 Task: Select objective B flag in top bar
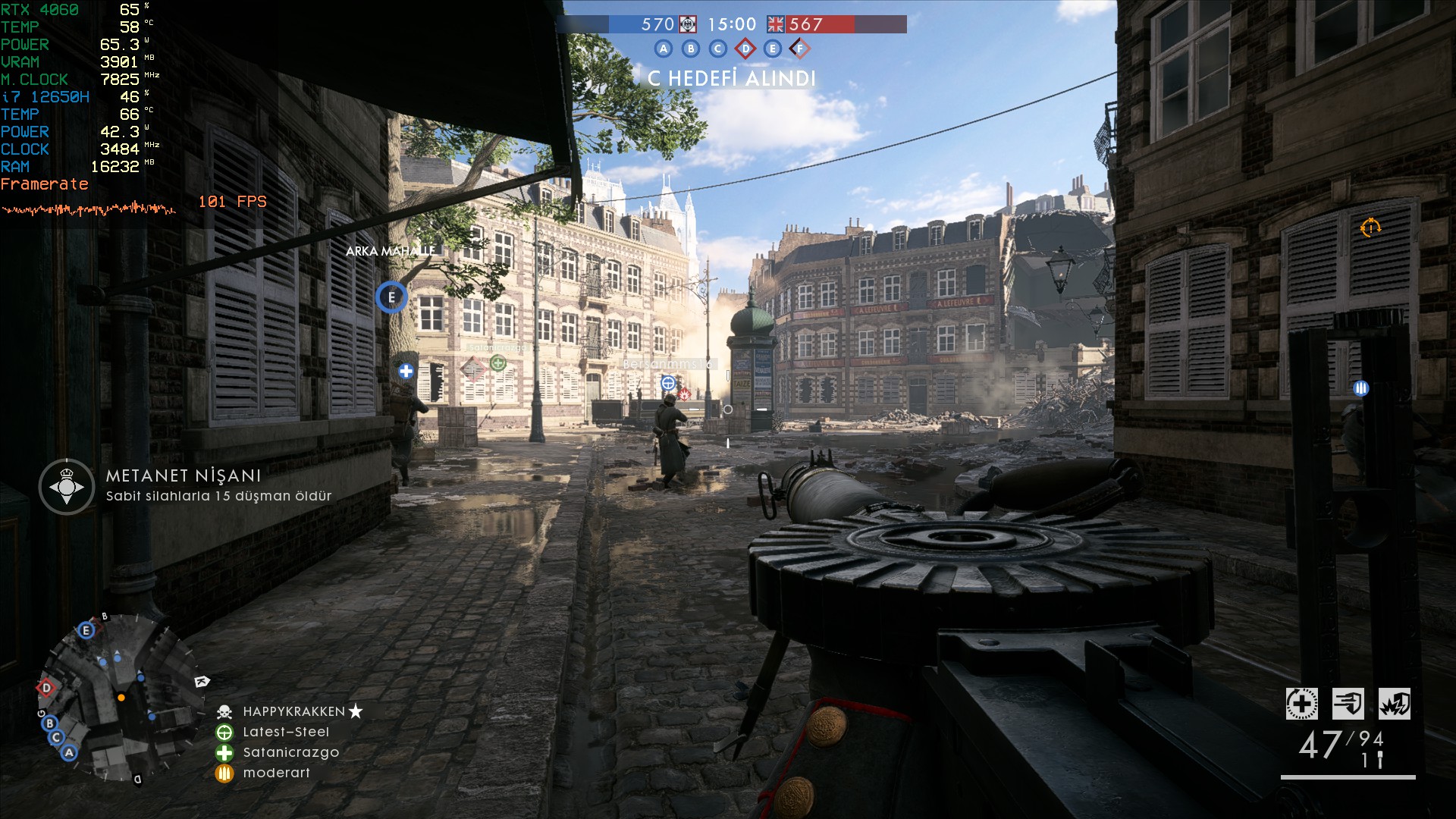[691, 49]
